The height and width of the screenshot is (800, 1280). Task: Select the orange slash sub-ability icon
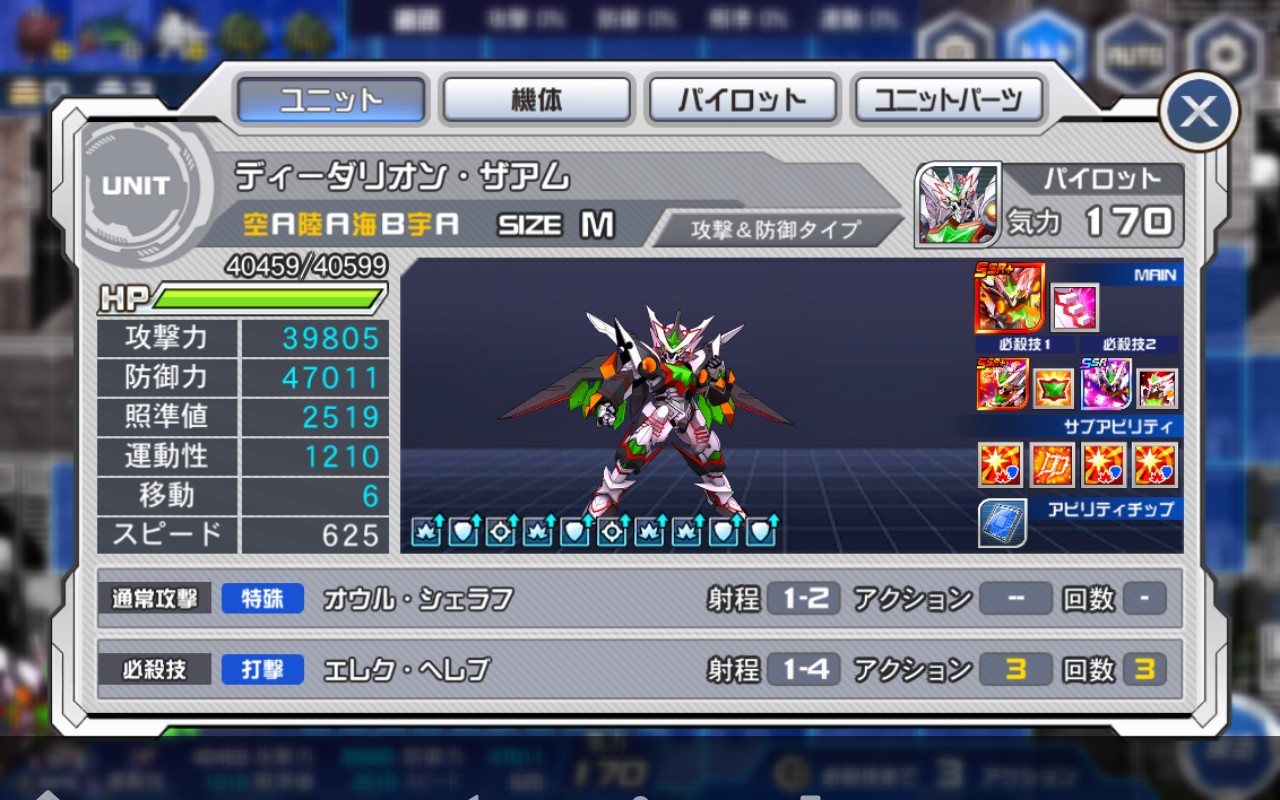[1052, 465]
